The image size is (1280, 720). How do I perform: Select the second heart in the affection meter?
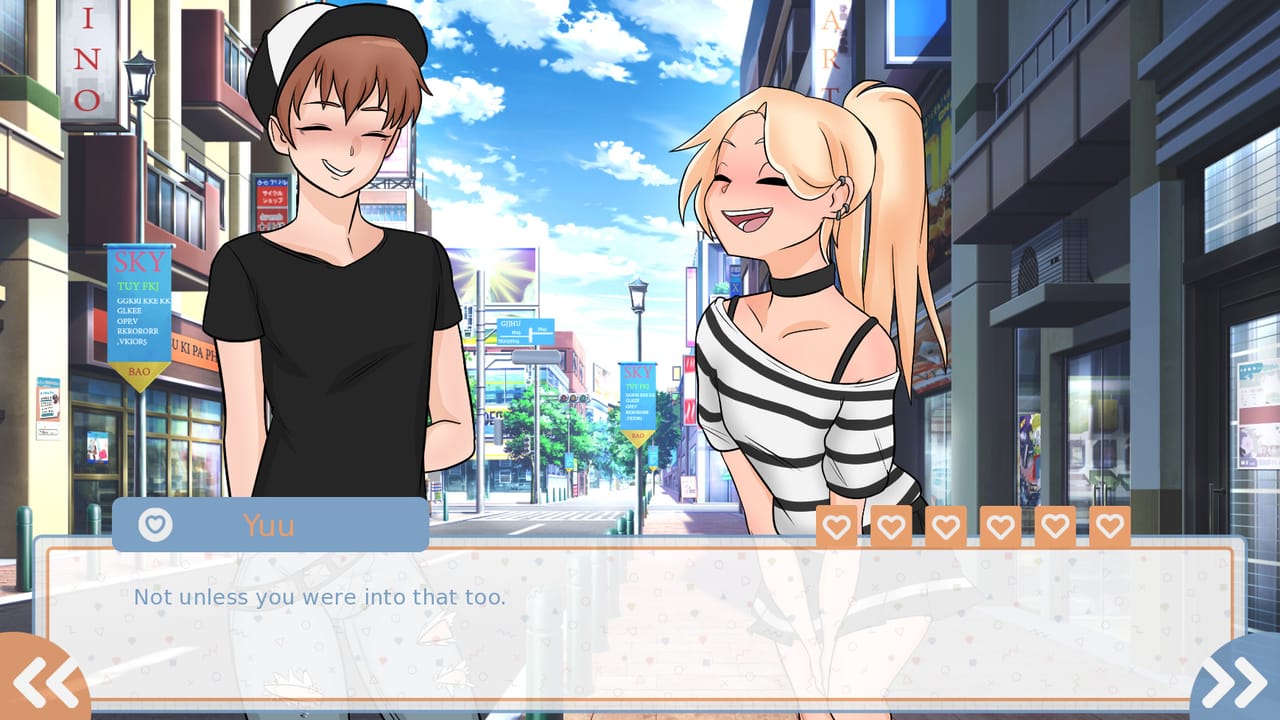[x=891, y=523]
